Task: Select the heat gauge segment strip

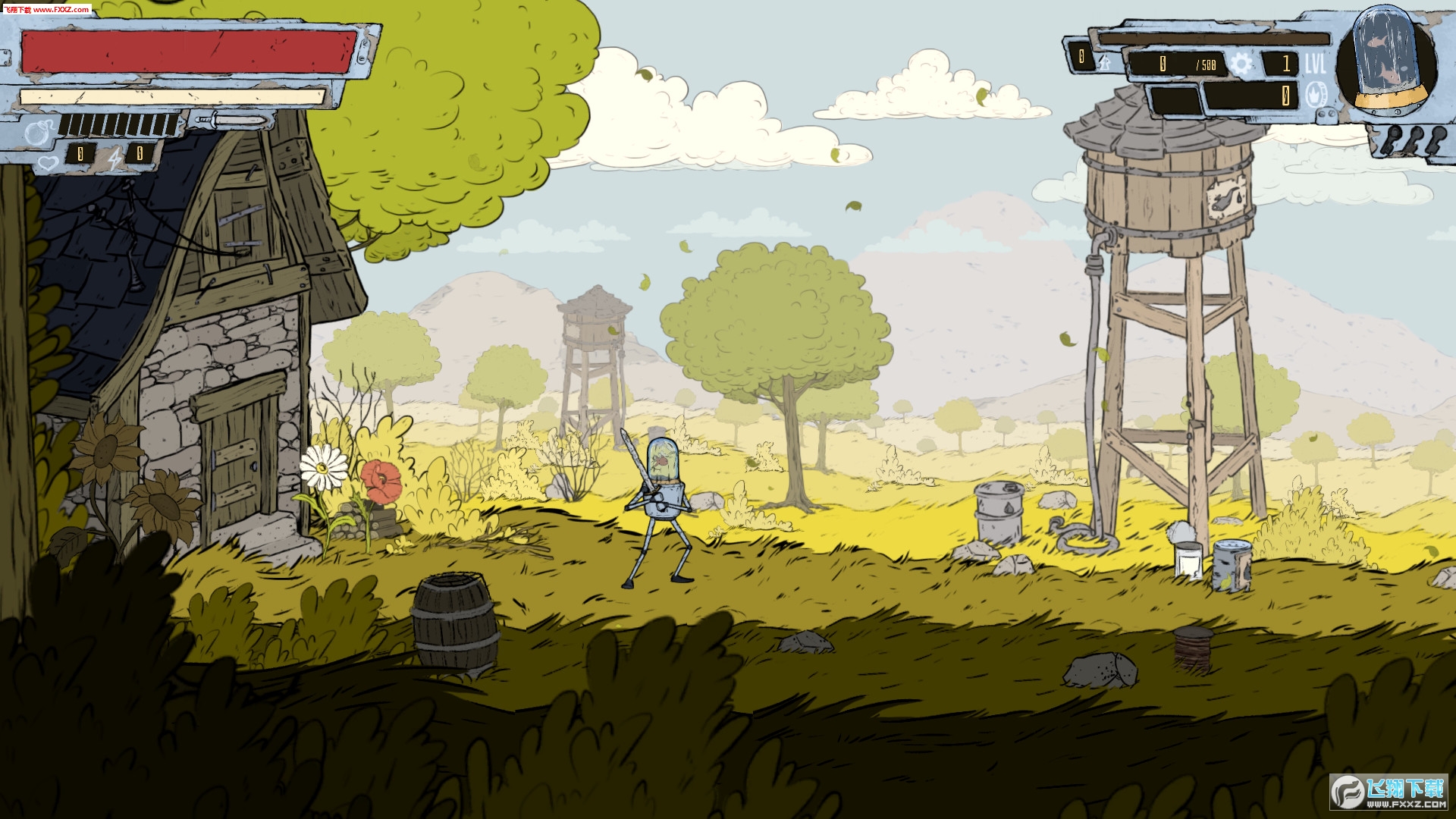Action: click(118, 124)
